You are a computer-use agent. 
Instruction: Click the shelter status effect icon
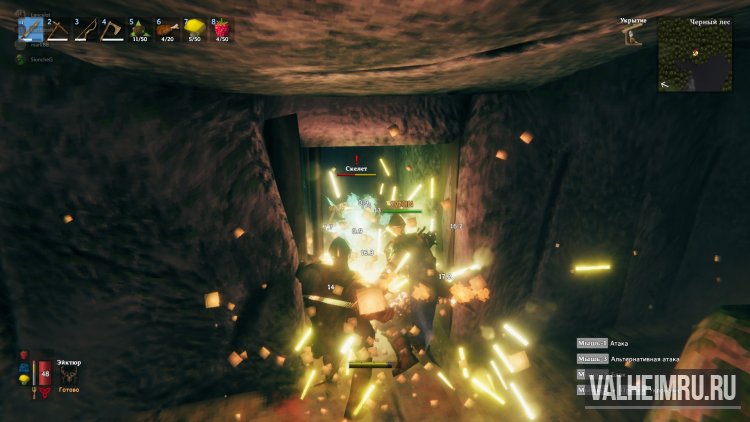[x=632, y=37]
